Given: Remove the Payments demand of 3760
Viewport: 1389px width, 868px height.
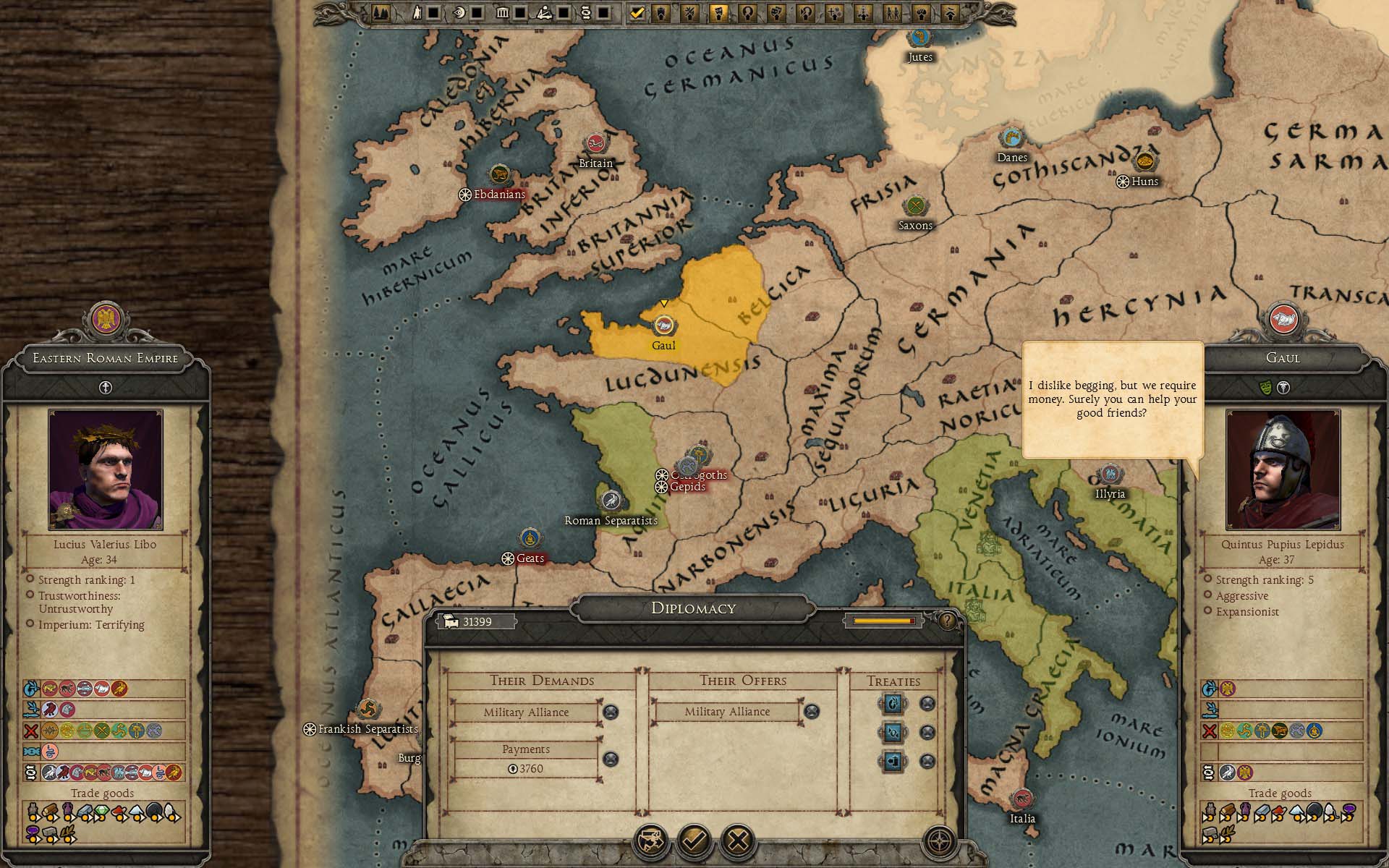Looking at the screenshot, I should point(611,759).
